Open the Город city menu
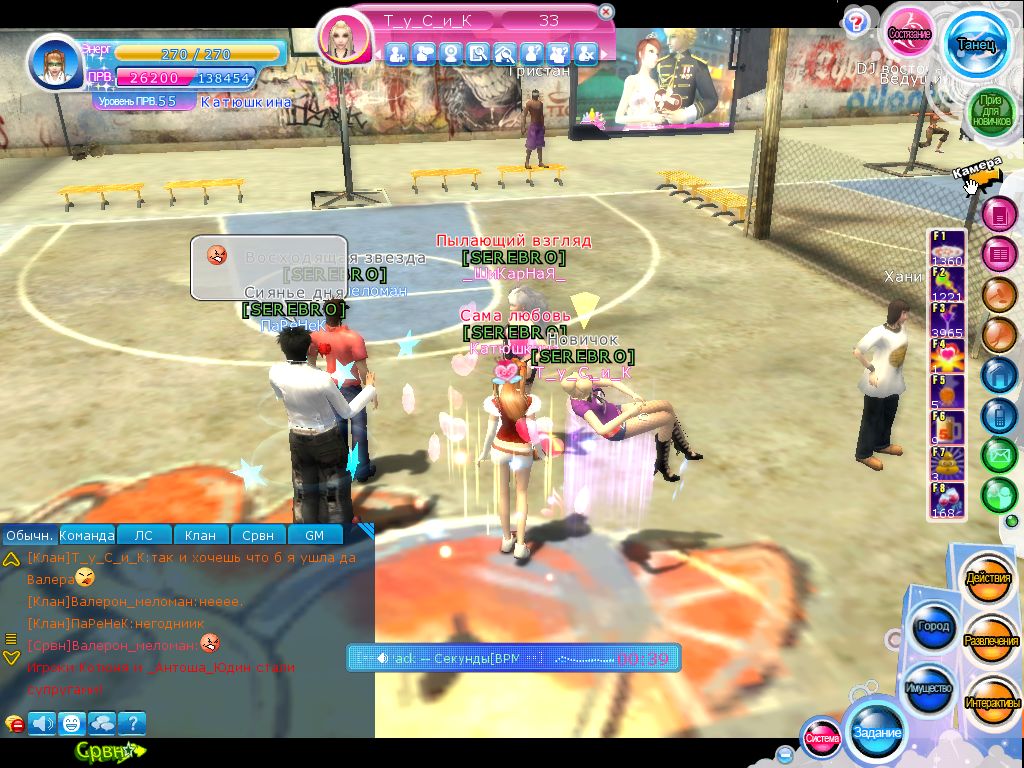Screen dimensions: 1024x768 pos(931,627)
